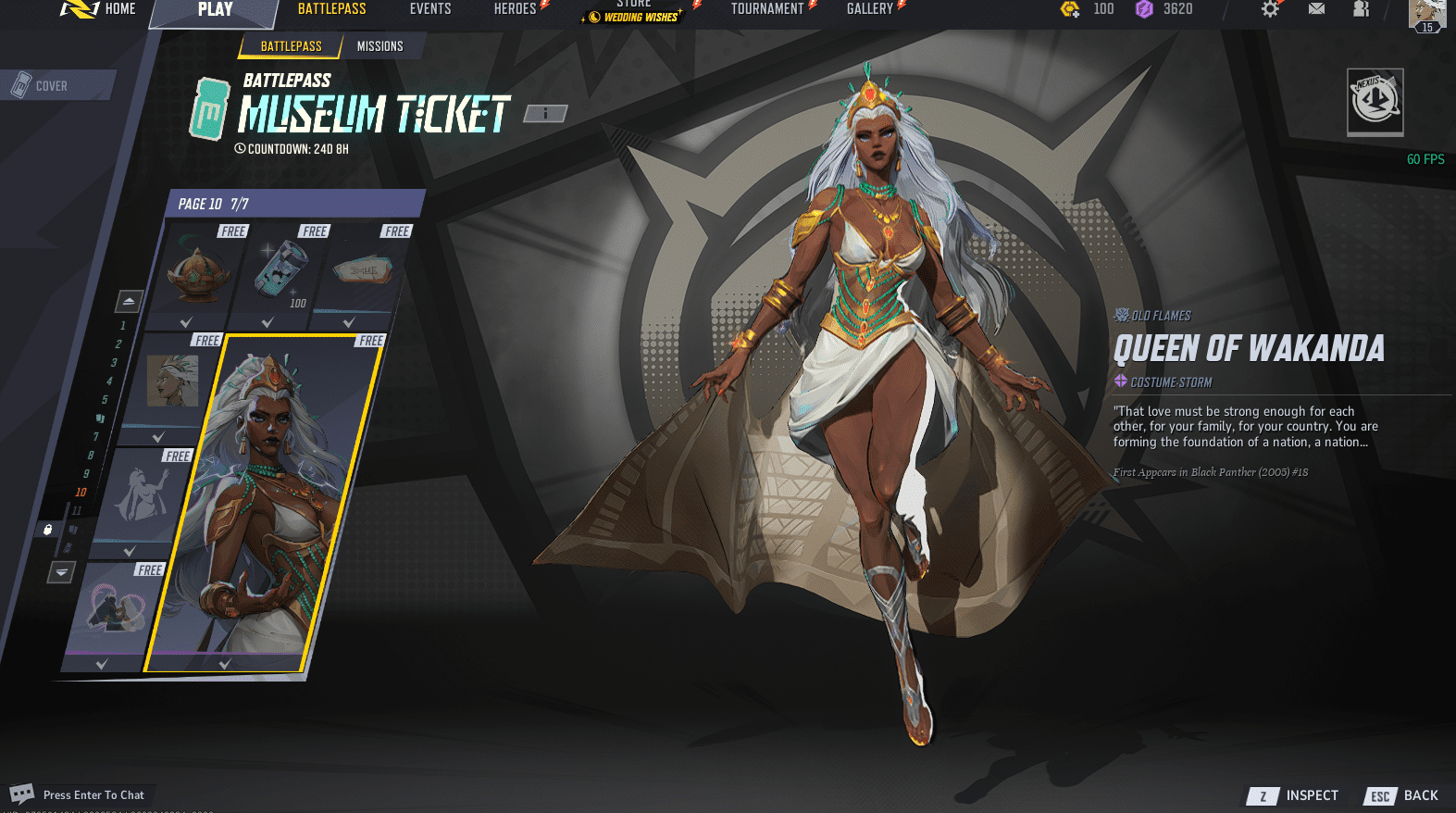View the player profile avatar
Screen dimensions: 1456x813
(1426, 13)
